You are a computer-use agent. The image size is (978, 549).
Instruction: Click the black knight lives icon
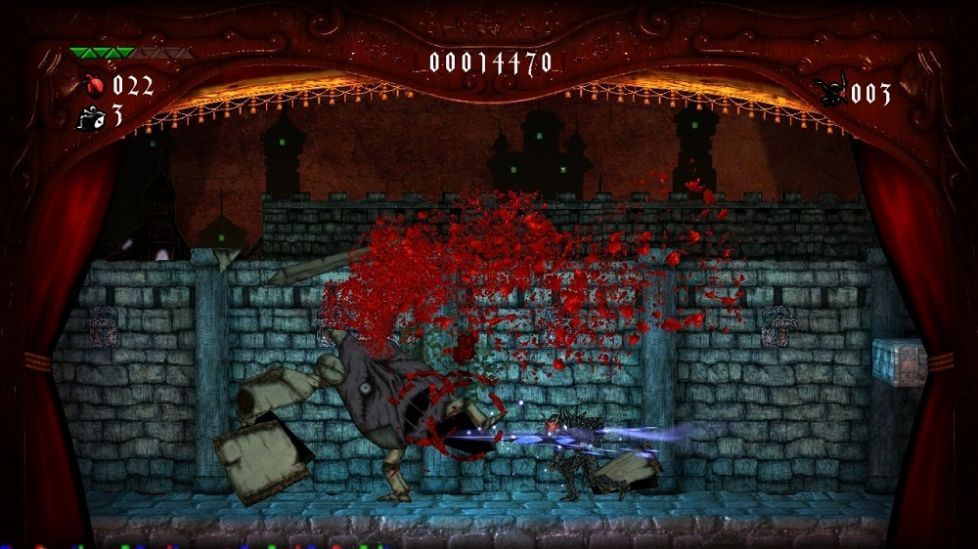[830, 93]
